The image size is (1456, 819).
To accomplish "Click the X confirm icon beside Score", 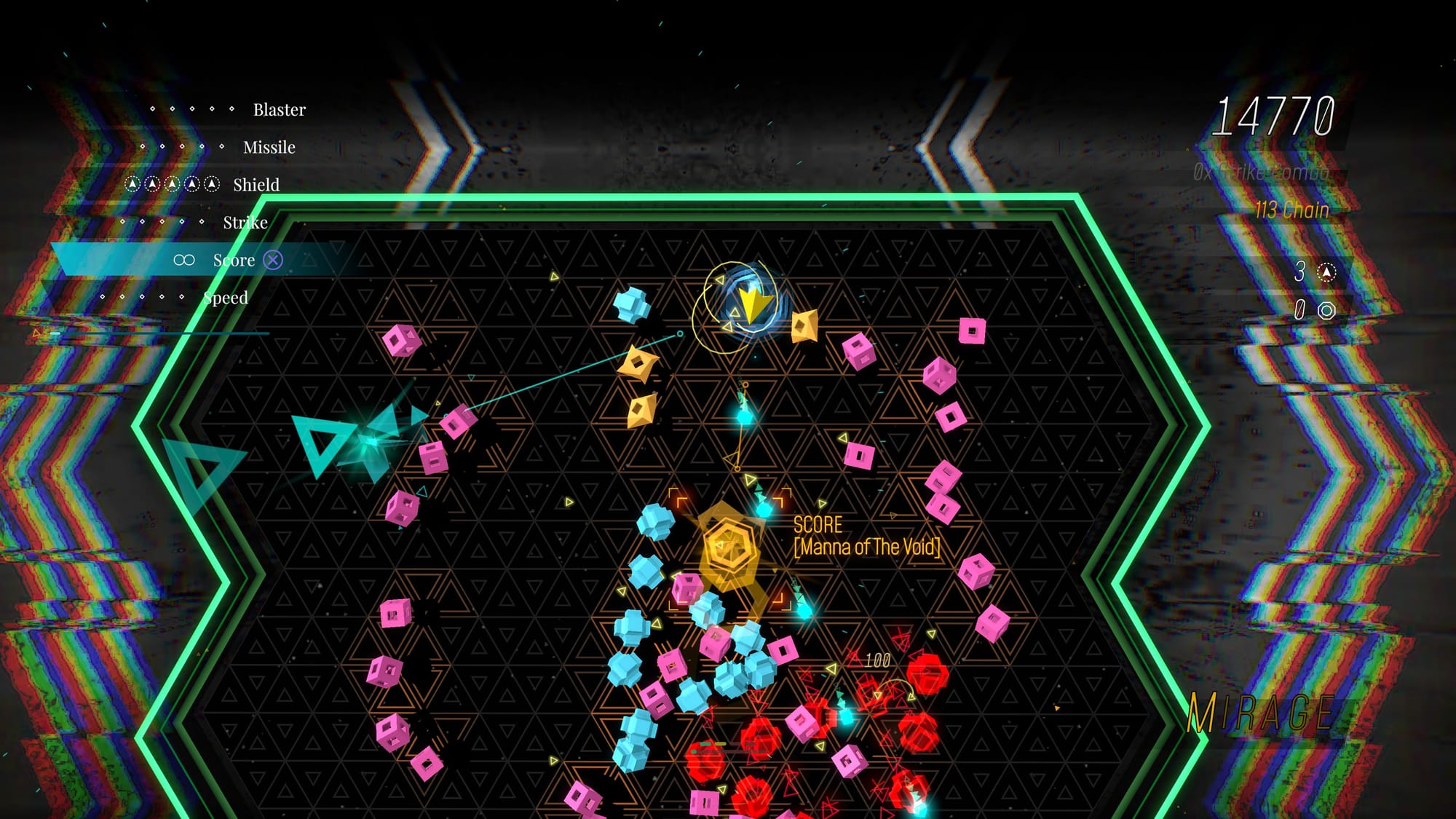I will click(x=272, y=260).
